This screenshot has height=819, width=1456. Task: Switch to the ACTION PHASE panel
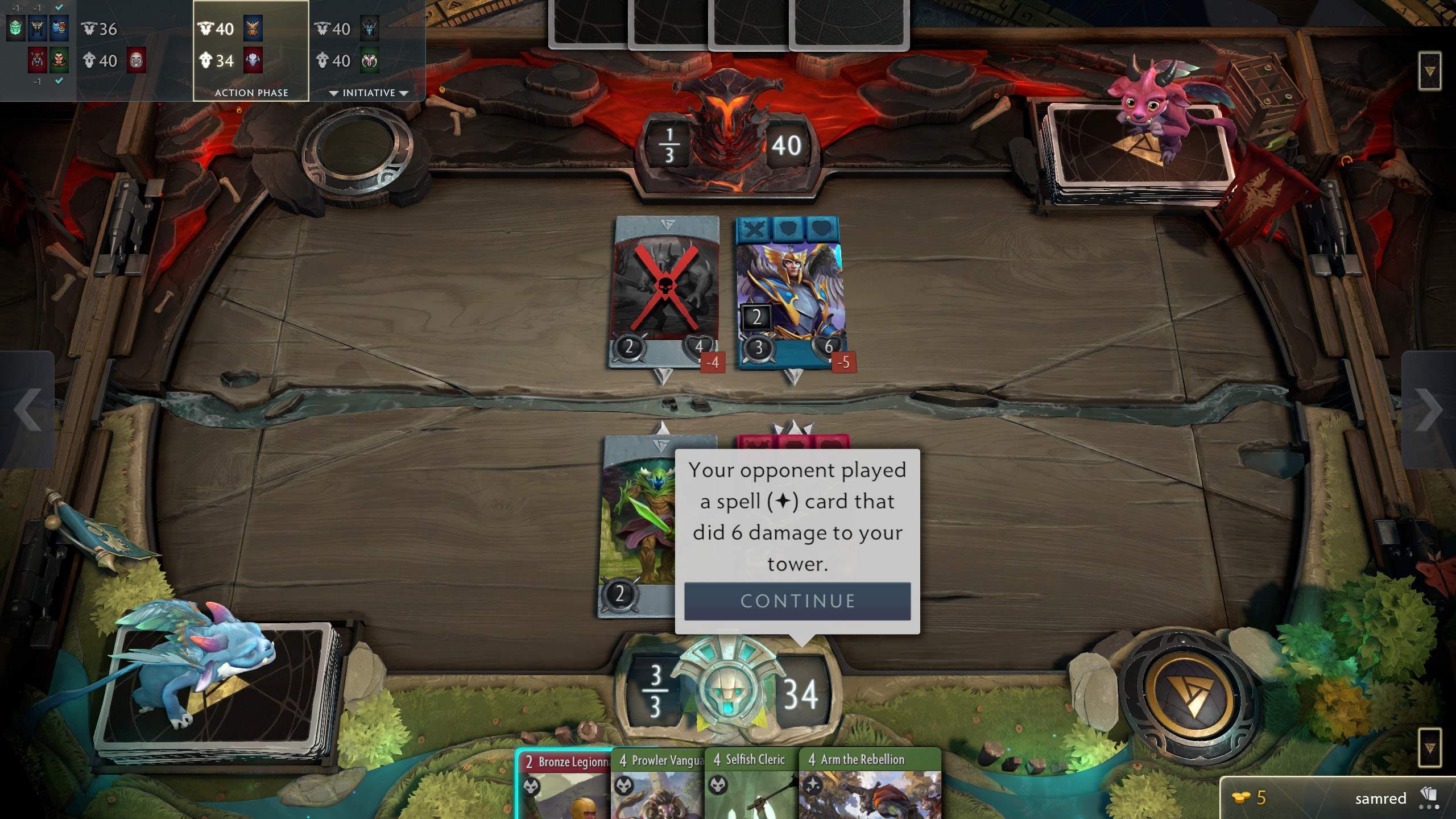point(251,92)
